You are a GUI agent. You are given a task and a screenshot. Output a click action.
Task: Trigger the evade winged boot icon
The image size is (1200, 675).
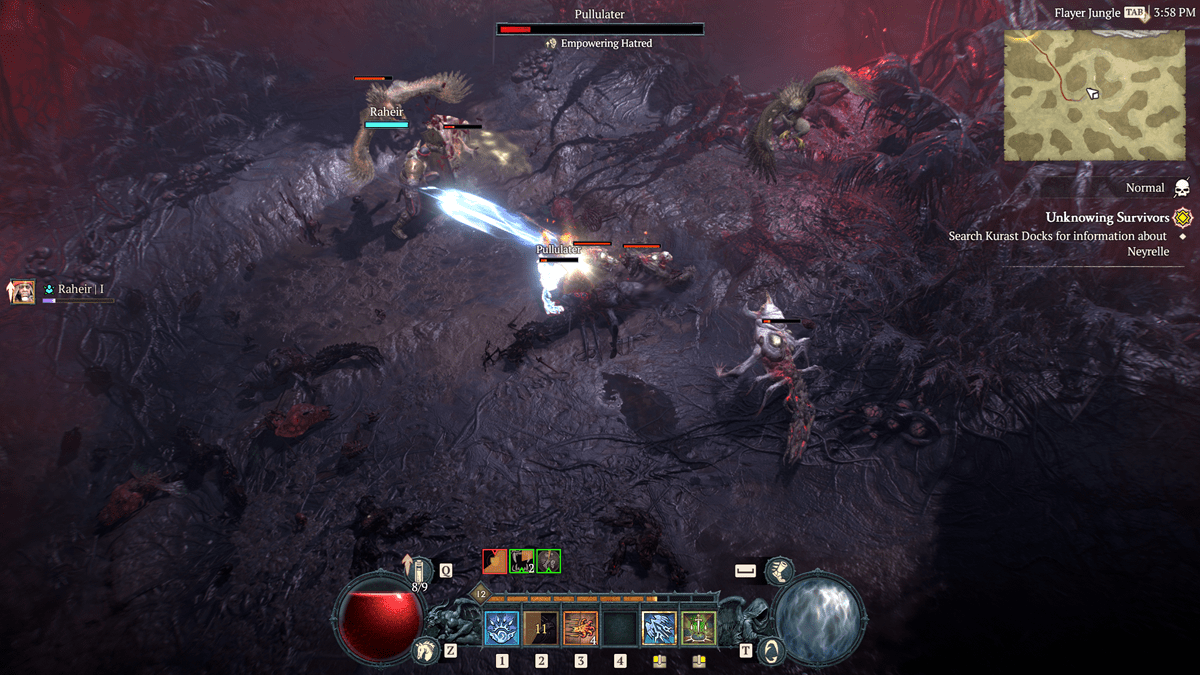[x=779, y=571]
